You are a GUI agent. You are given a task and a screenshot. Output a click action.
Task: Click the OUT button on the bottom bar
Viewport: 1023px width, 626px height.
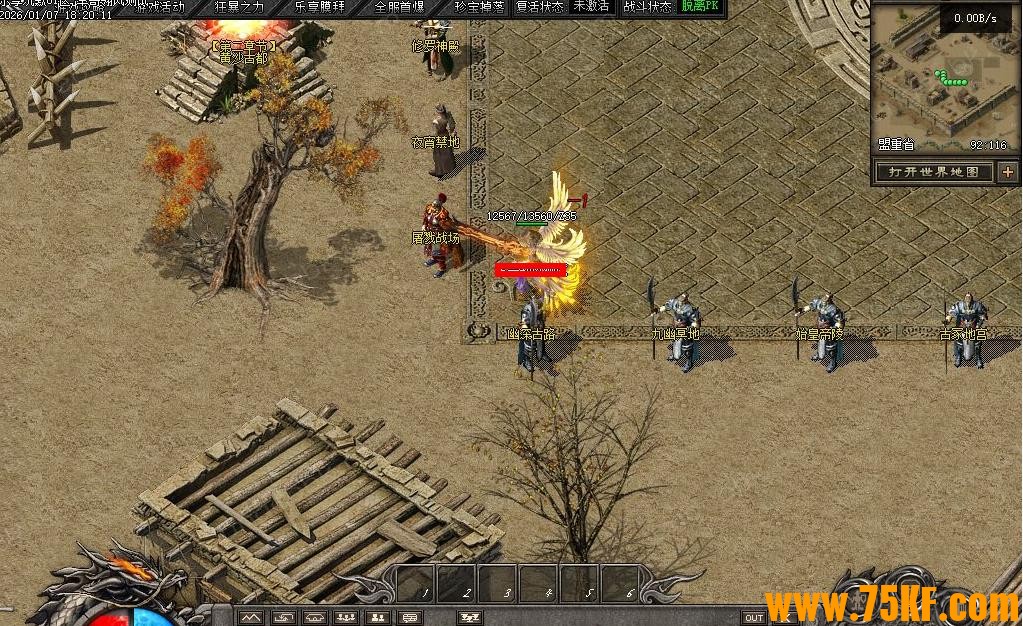click(754, 617)
